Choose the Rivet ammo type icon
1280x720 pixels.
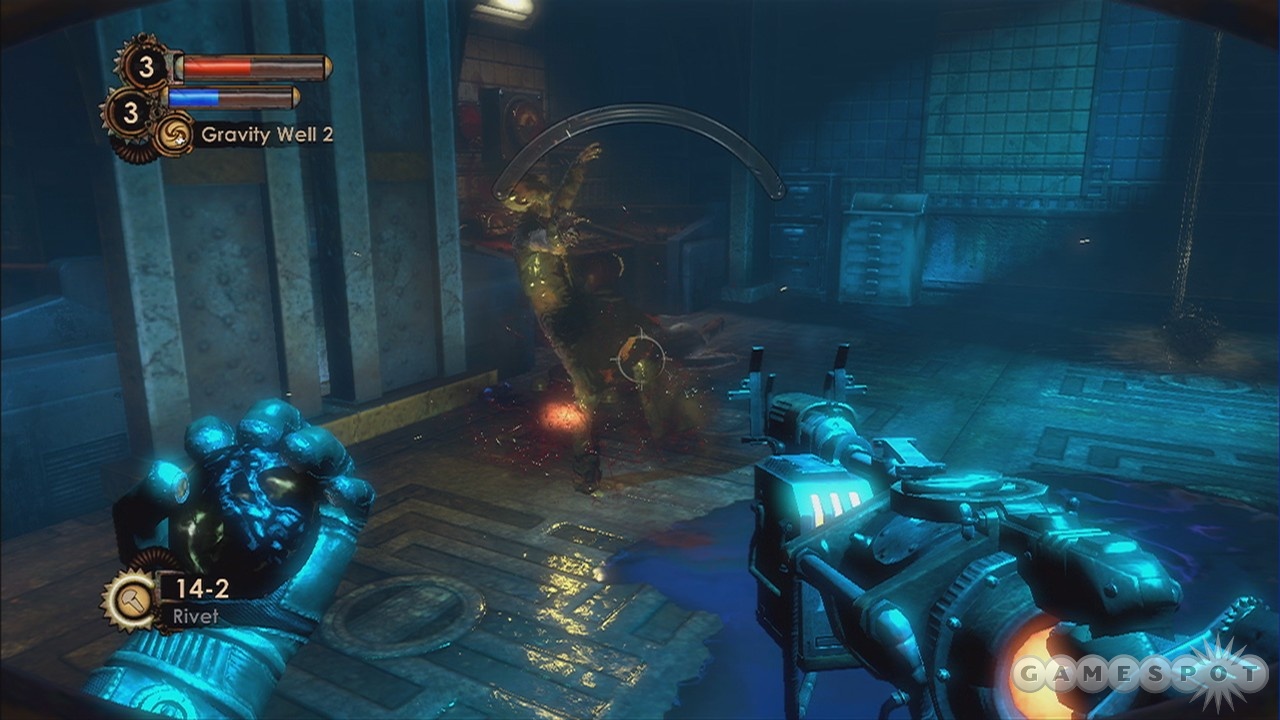pos(131,598)
